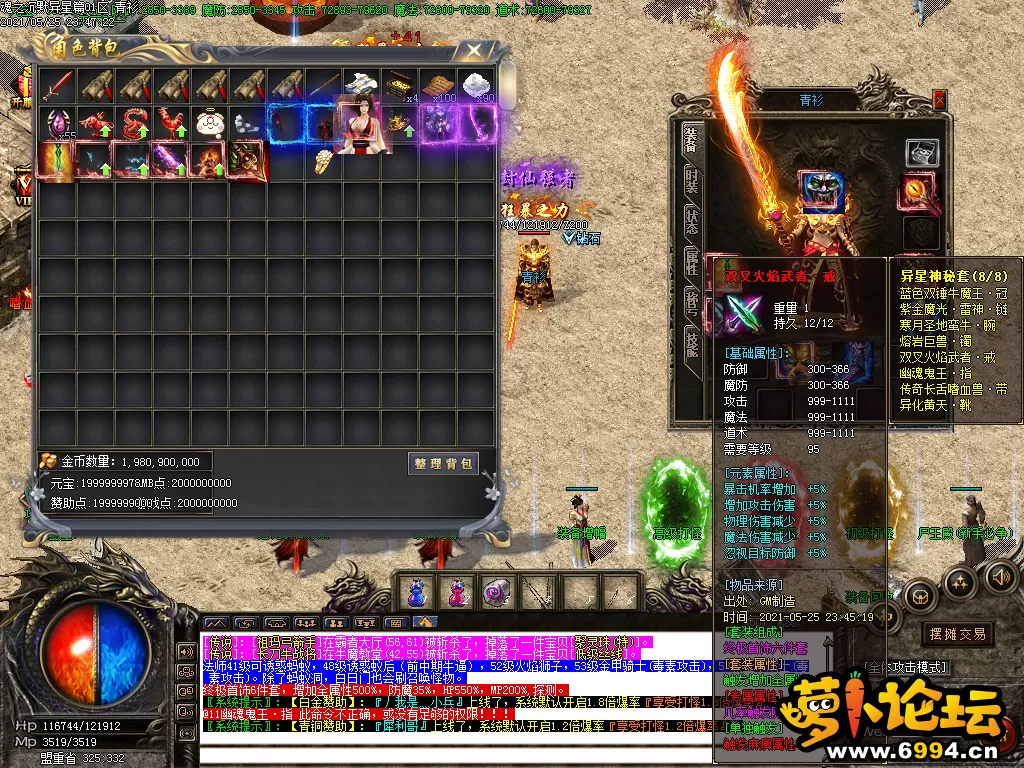Open the 摆摊交易 stall trade button
Viewport: 1024px width, 768px height.
957,634
